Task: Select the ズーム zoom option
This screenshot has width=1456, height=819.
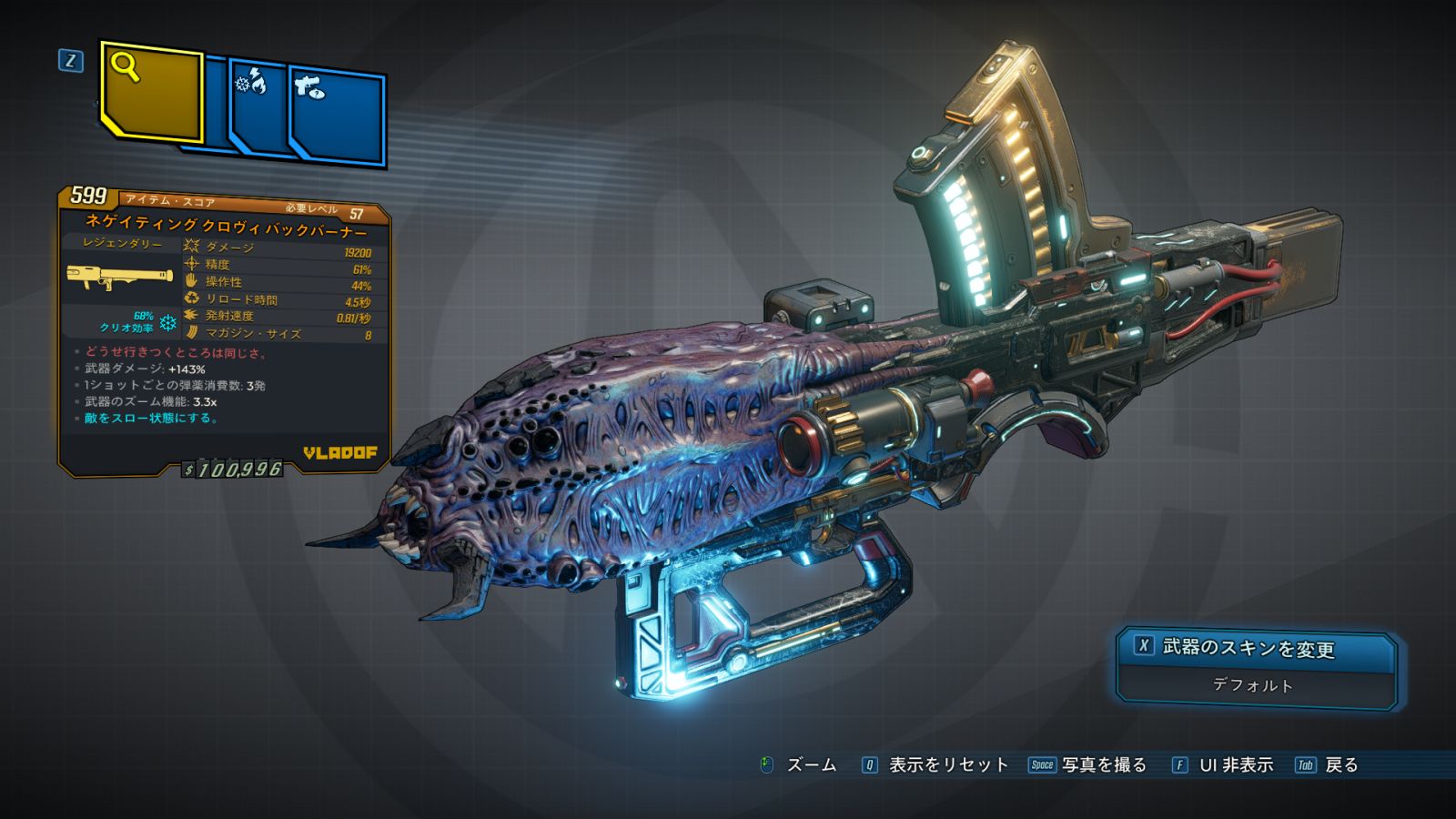Action: pyautogui.click(x=798, y=765)
